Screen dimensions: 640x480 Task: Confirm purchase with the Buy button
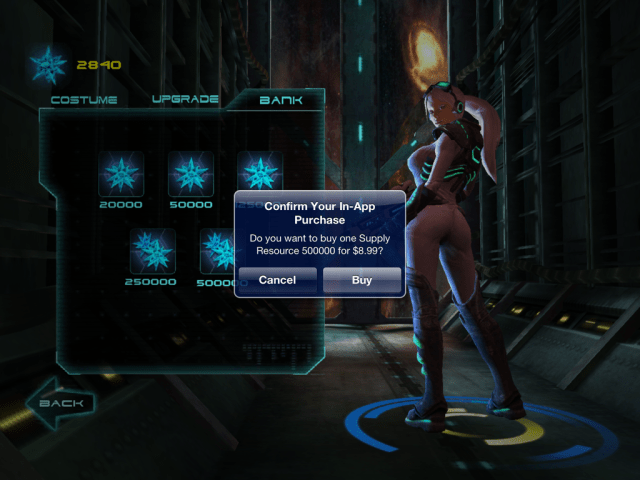pyautogui.click(x=361, y=280)
